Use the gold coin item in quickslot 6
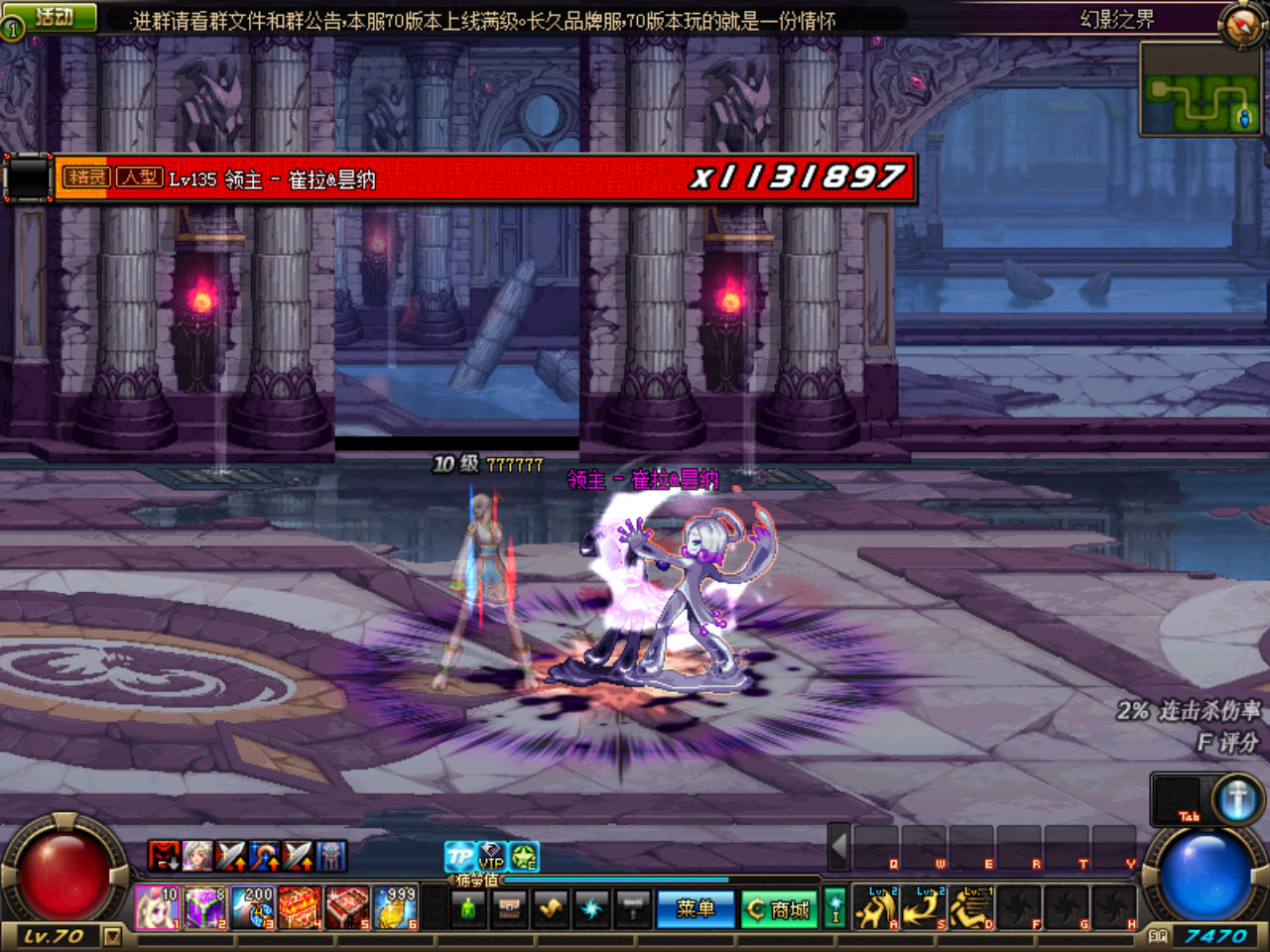 click(395, 907)
